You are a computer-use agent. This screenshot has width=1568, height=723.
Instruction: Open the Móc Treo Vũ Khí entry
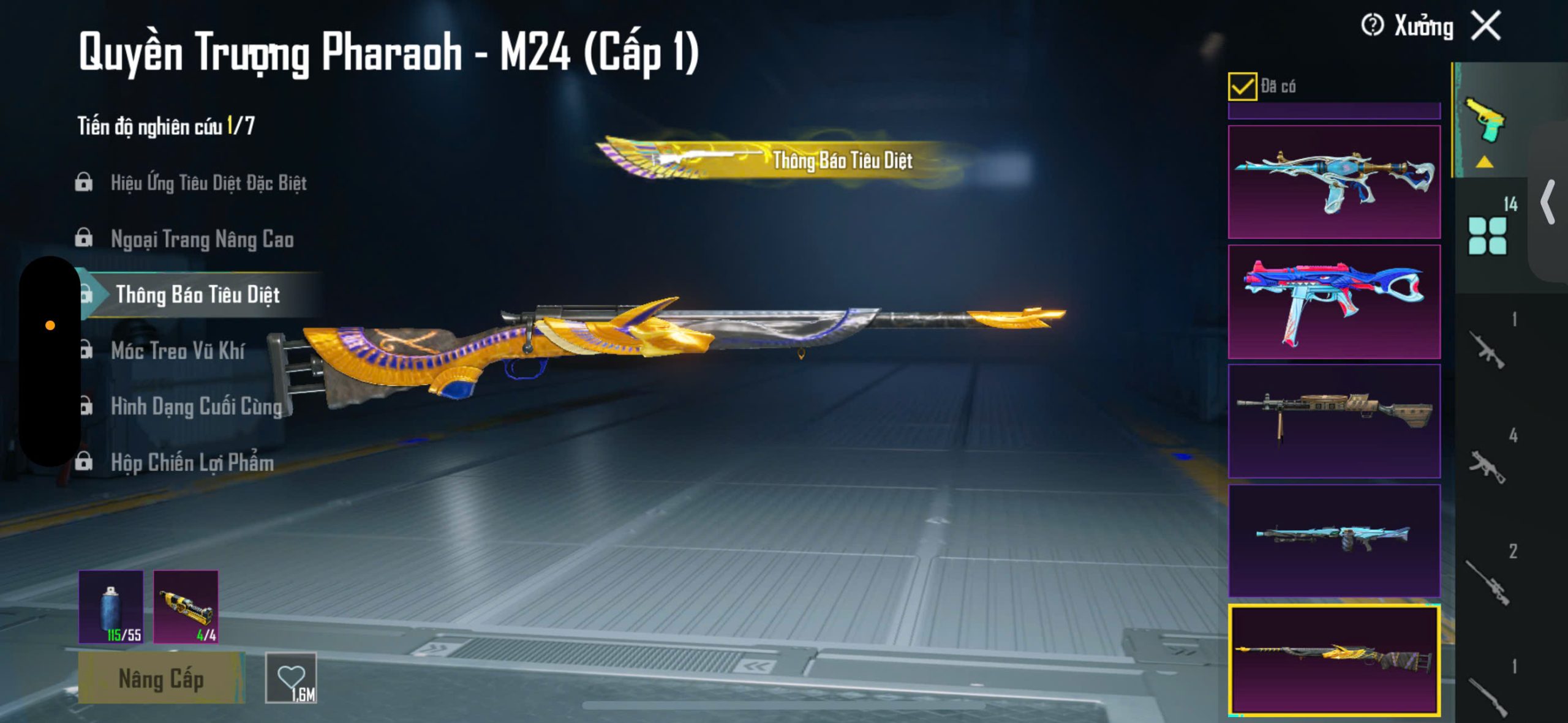[x=178, y=351]
